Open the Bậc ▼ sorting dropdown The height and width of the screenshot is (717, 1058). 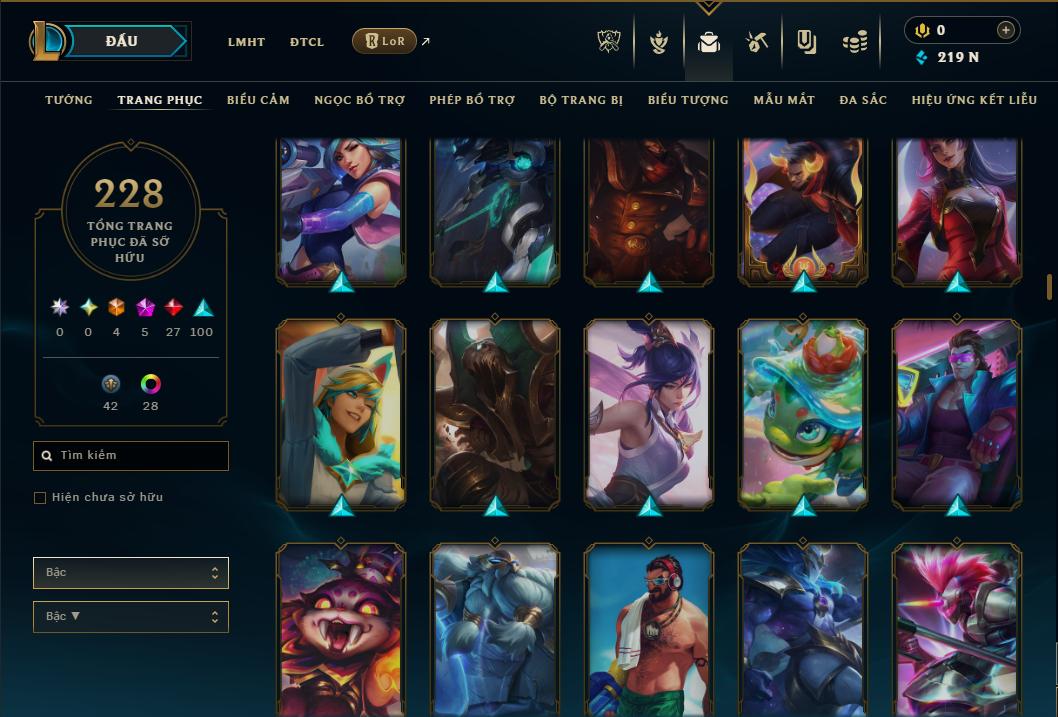click(131, 616)
